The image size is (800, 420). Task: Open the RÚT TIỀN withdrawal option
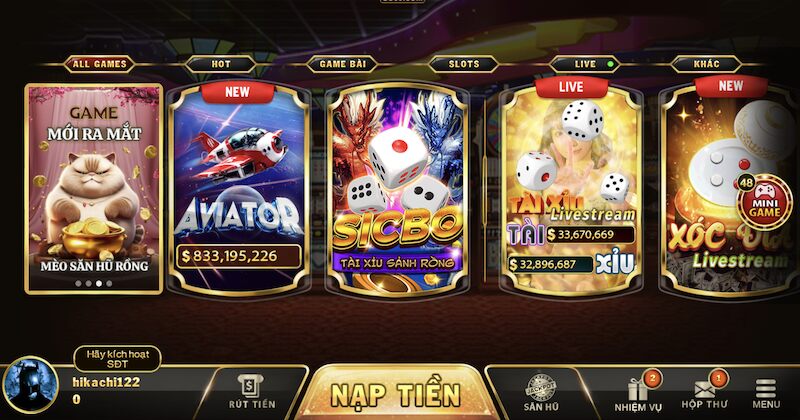(250, 391)
